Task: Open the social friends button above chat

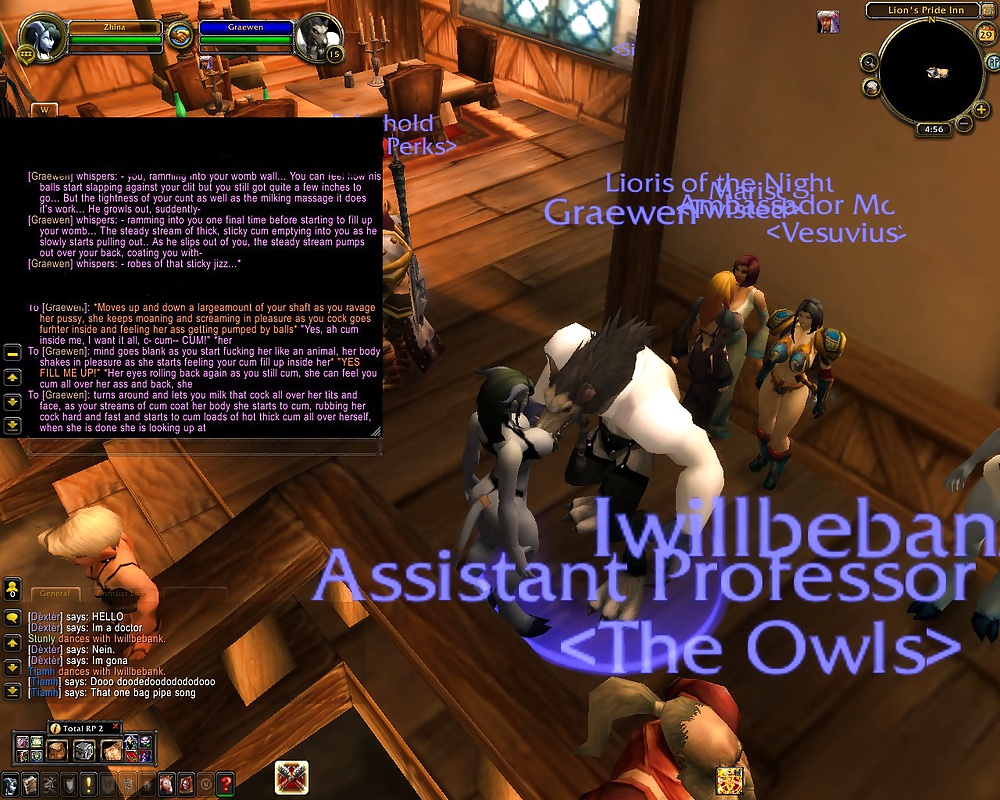Action: pyautogui.click(x=13, y=590)
